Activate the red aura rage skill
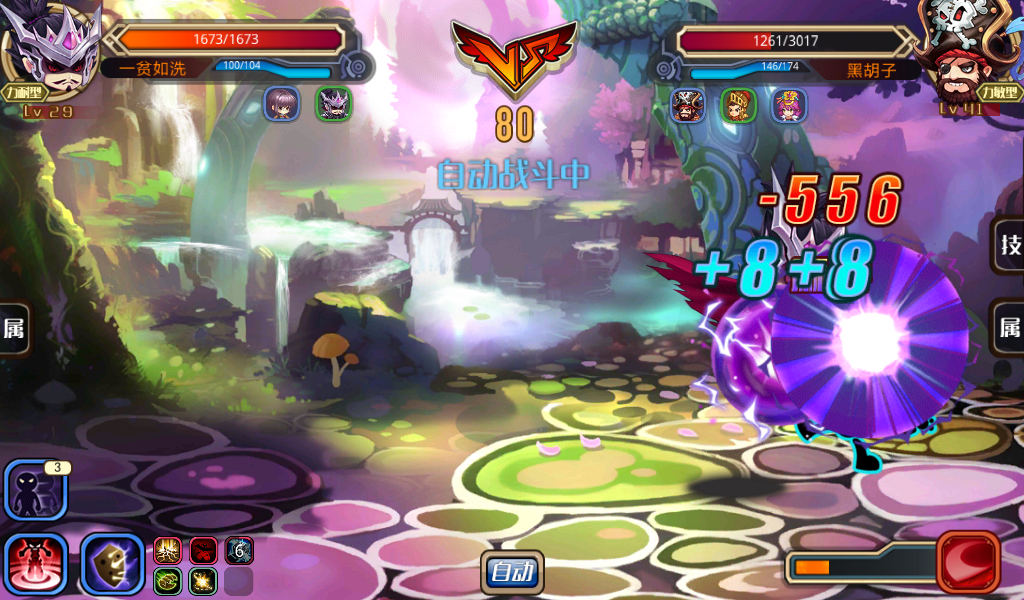The height and width of the screenshot is (600, 1024). pyautogui.click(x=36, y=563)
